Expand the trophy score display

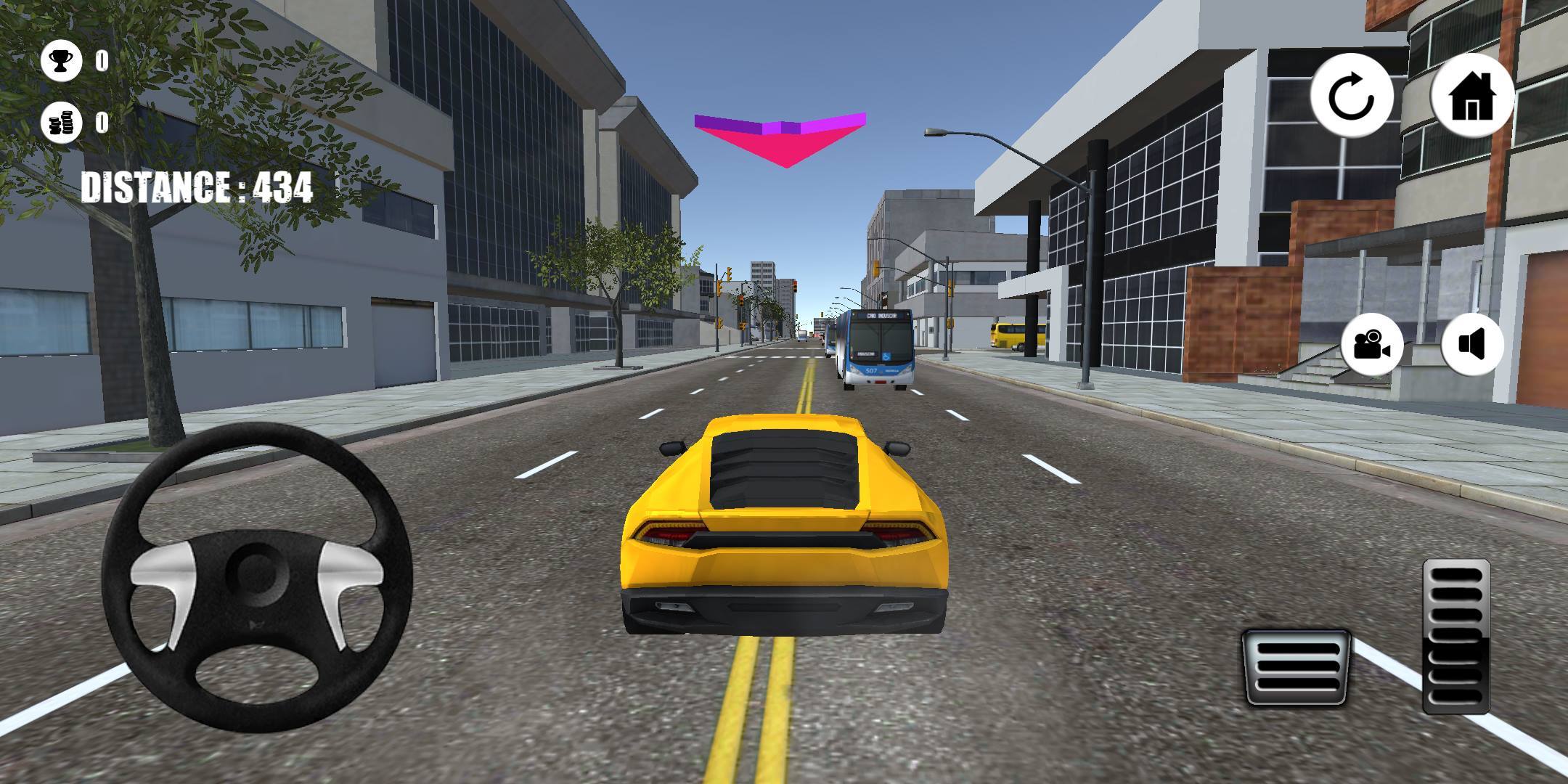tap(60, 60)
